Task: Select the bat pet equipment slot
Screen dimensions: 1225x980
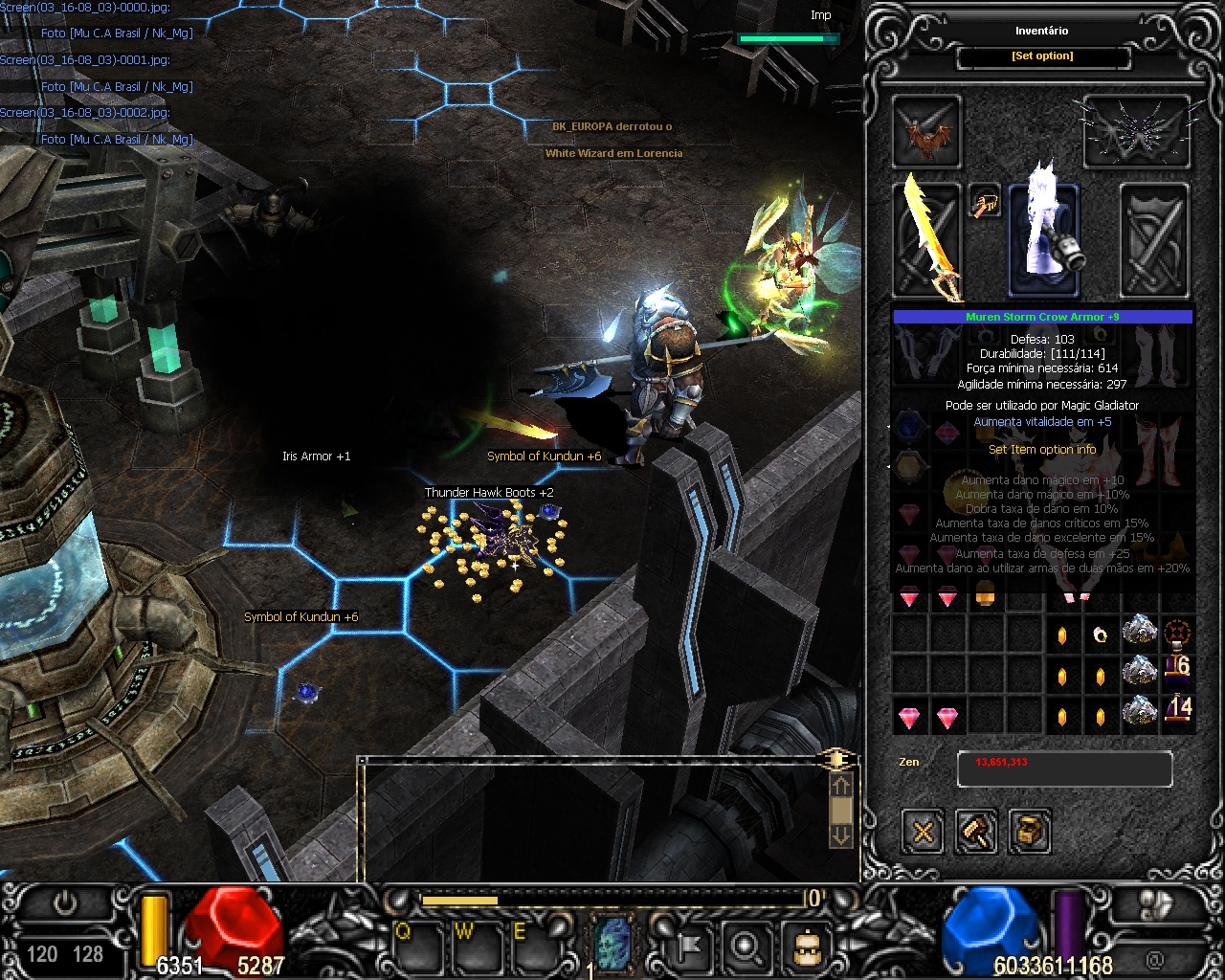Action: [x=926, y=132]
